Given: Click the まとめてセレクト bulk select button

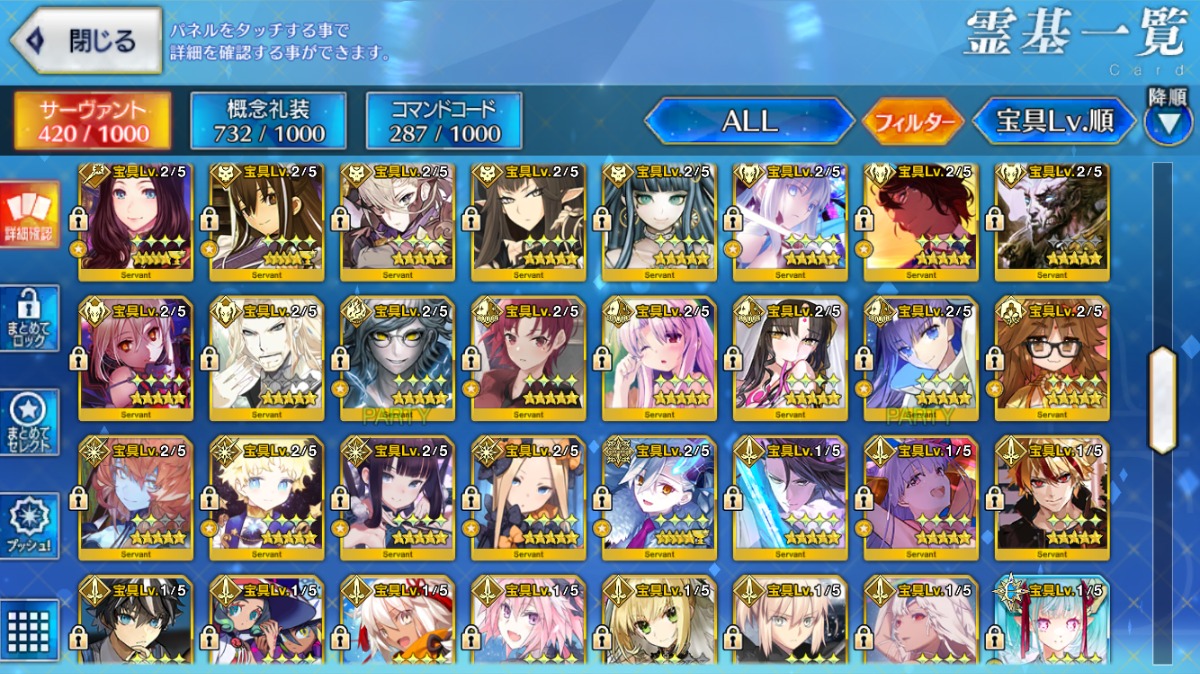Looking at the screenshot, I should pyautogui.click(x=29, y=420).
